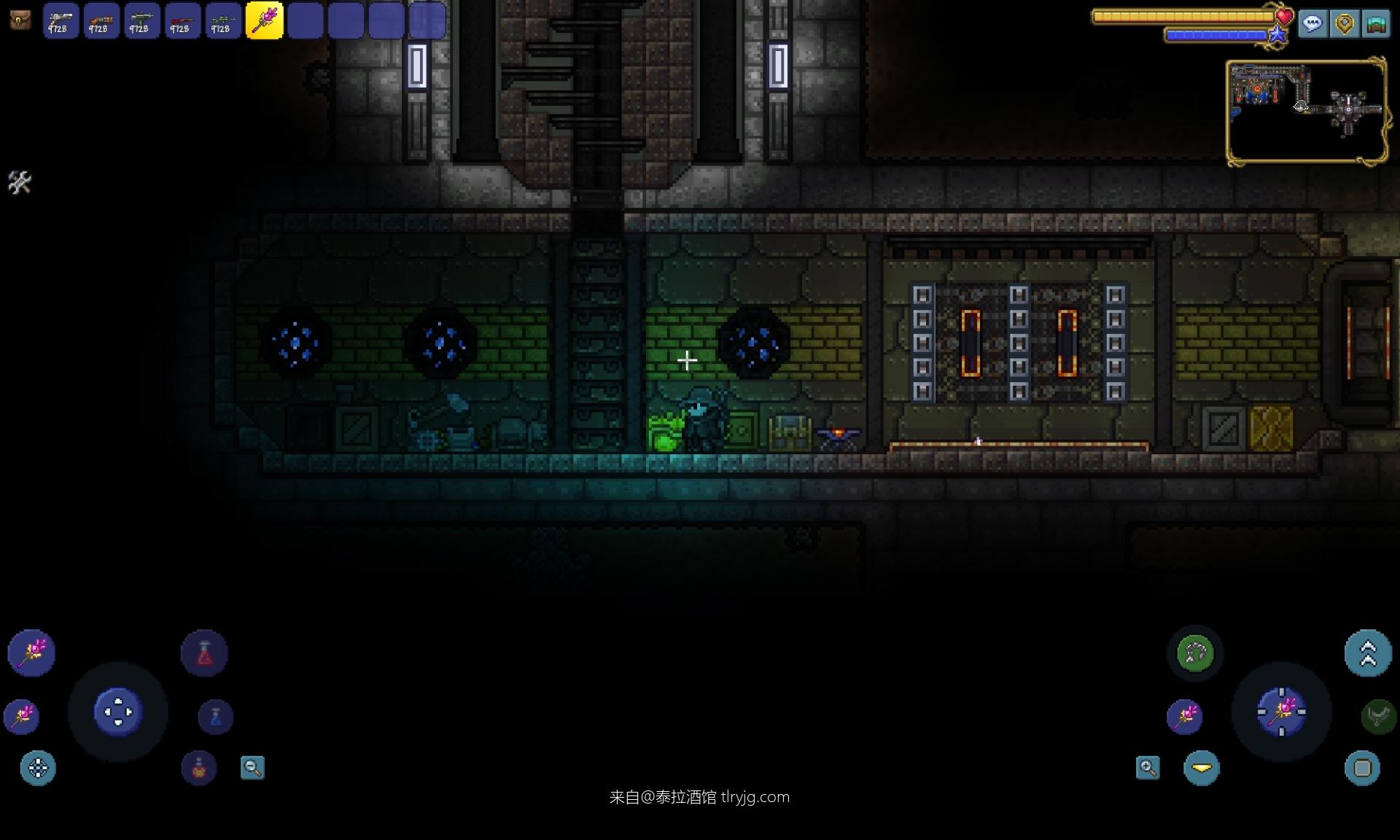Open the chat speech bubble
The width and height of the screenshot is (1400, 840).
(1312, 24)
